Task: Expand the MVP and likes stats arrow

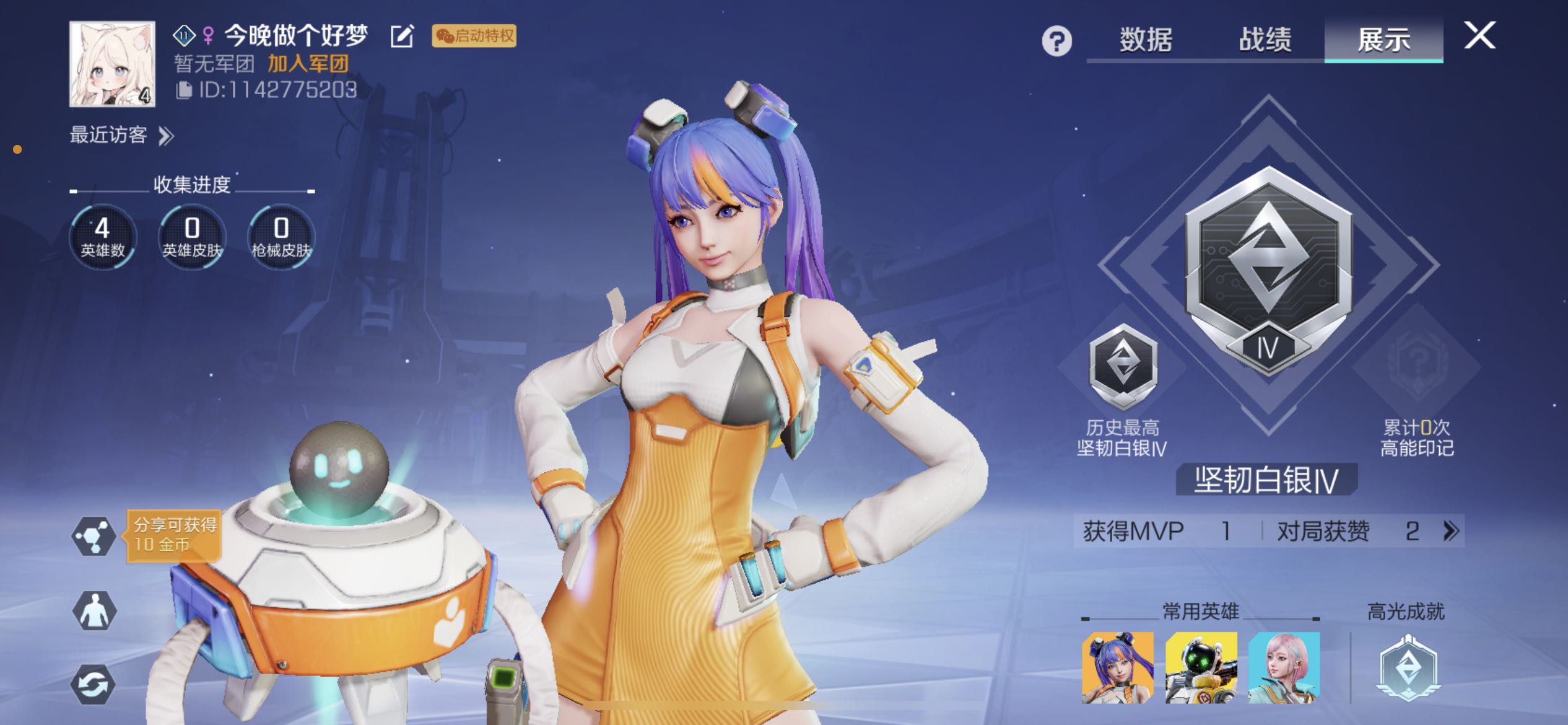Action: [x=1451, y=531]
